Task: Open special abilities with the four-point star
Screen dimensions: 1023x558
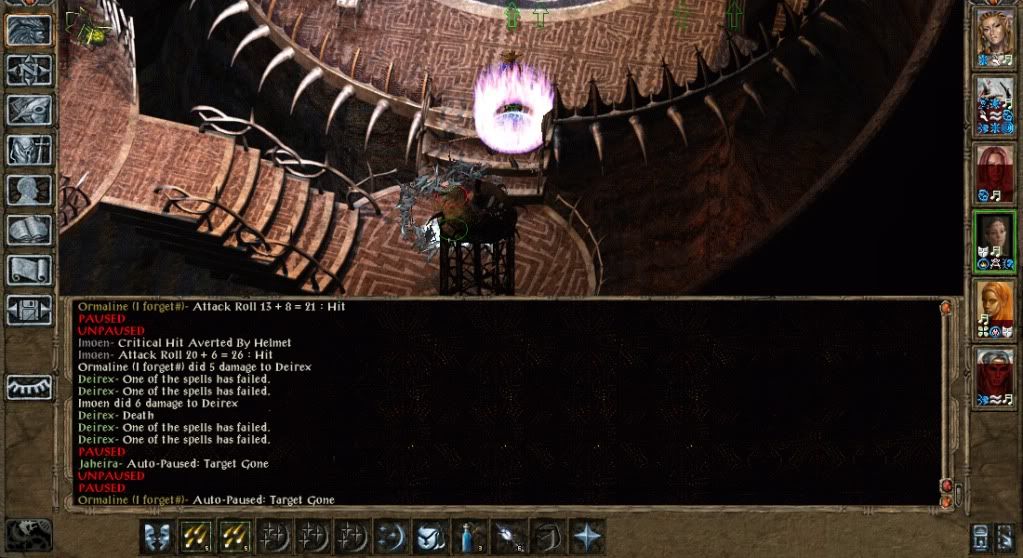Action: (x=586, y=536)
